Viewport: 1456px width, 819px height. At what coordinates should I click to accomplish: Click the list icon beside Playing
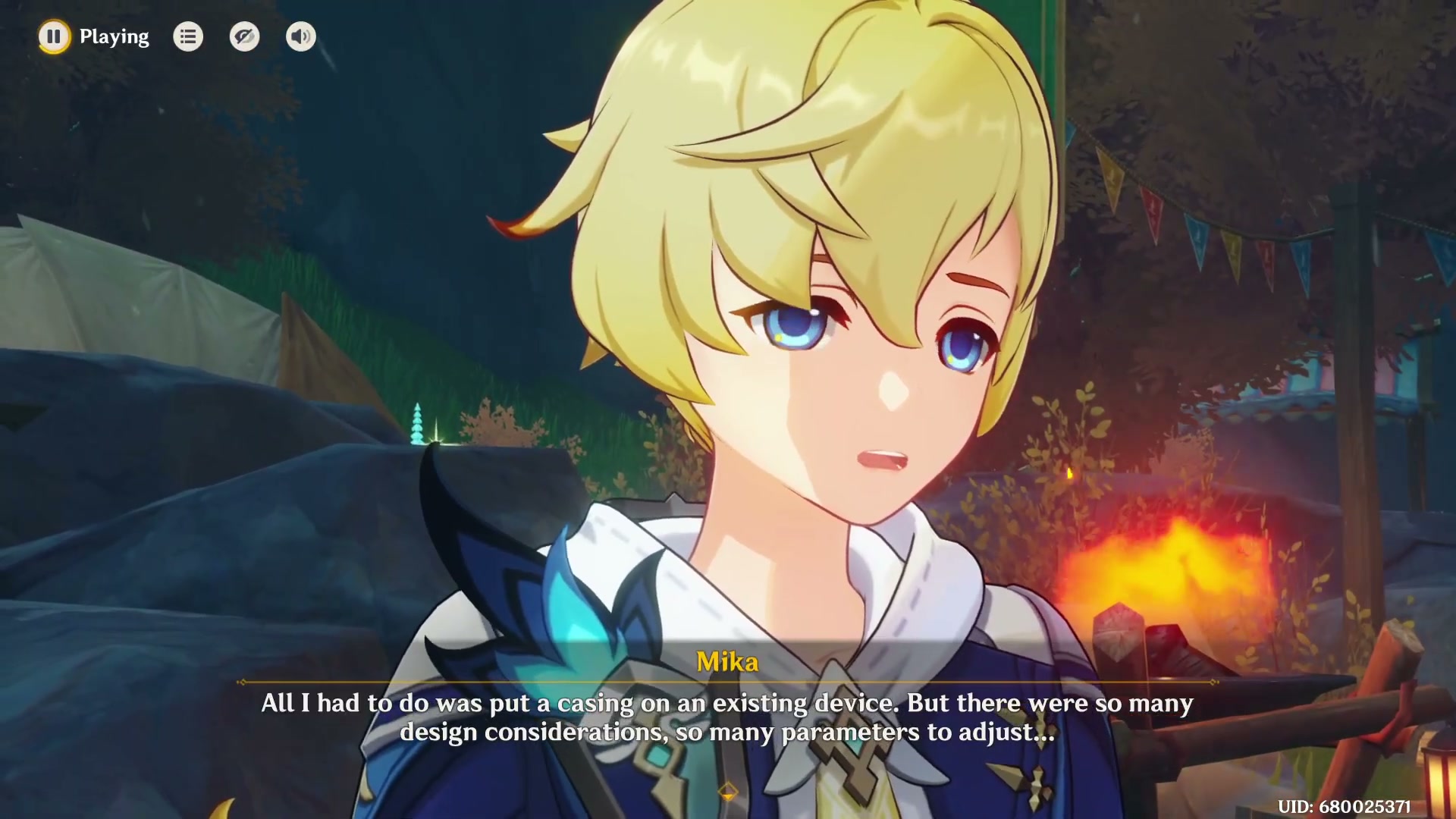[188, 36]
